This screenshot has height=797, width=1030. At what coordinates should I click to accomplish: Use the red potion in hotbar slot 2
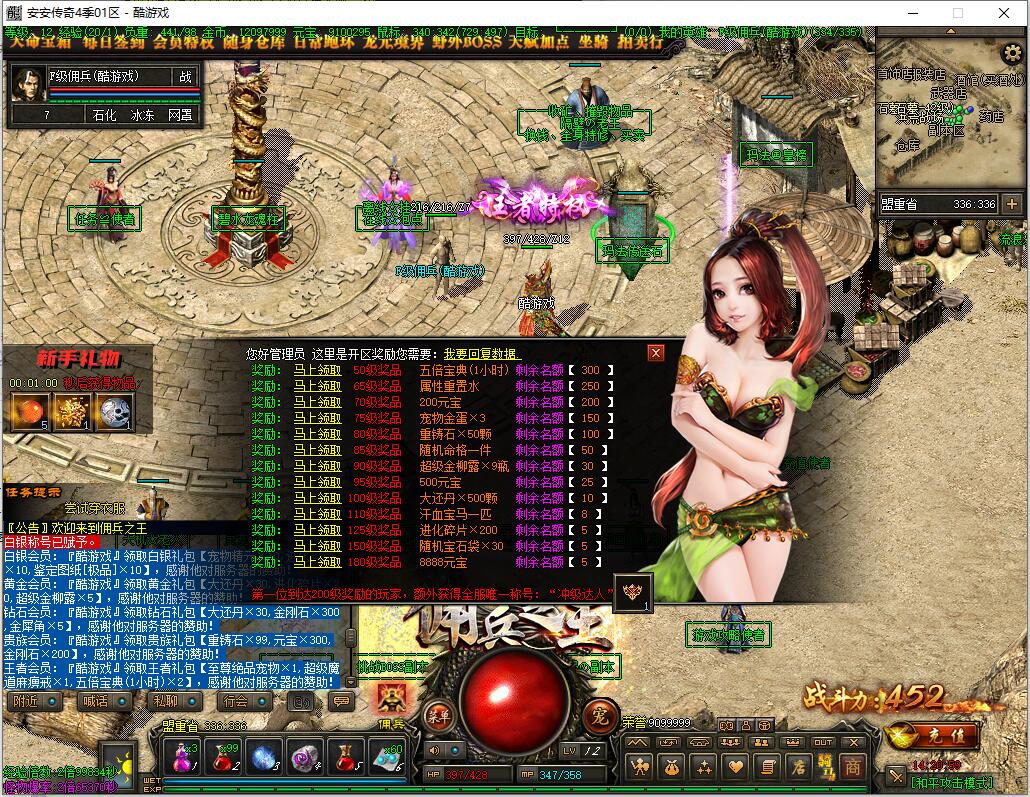pos(223,759)
